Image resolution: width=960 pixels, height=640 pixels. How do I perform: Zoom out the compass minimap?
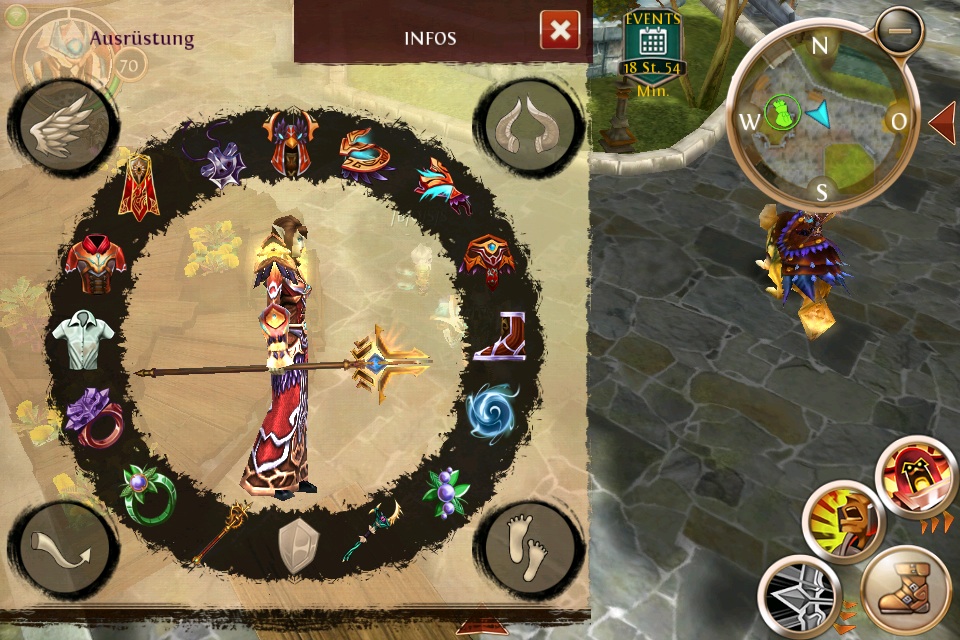tap(901, 32)
